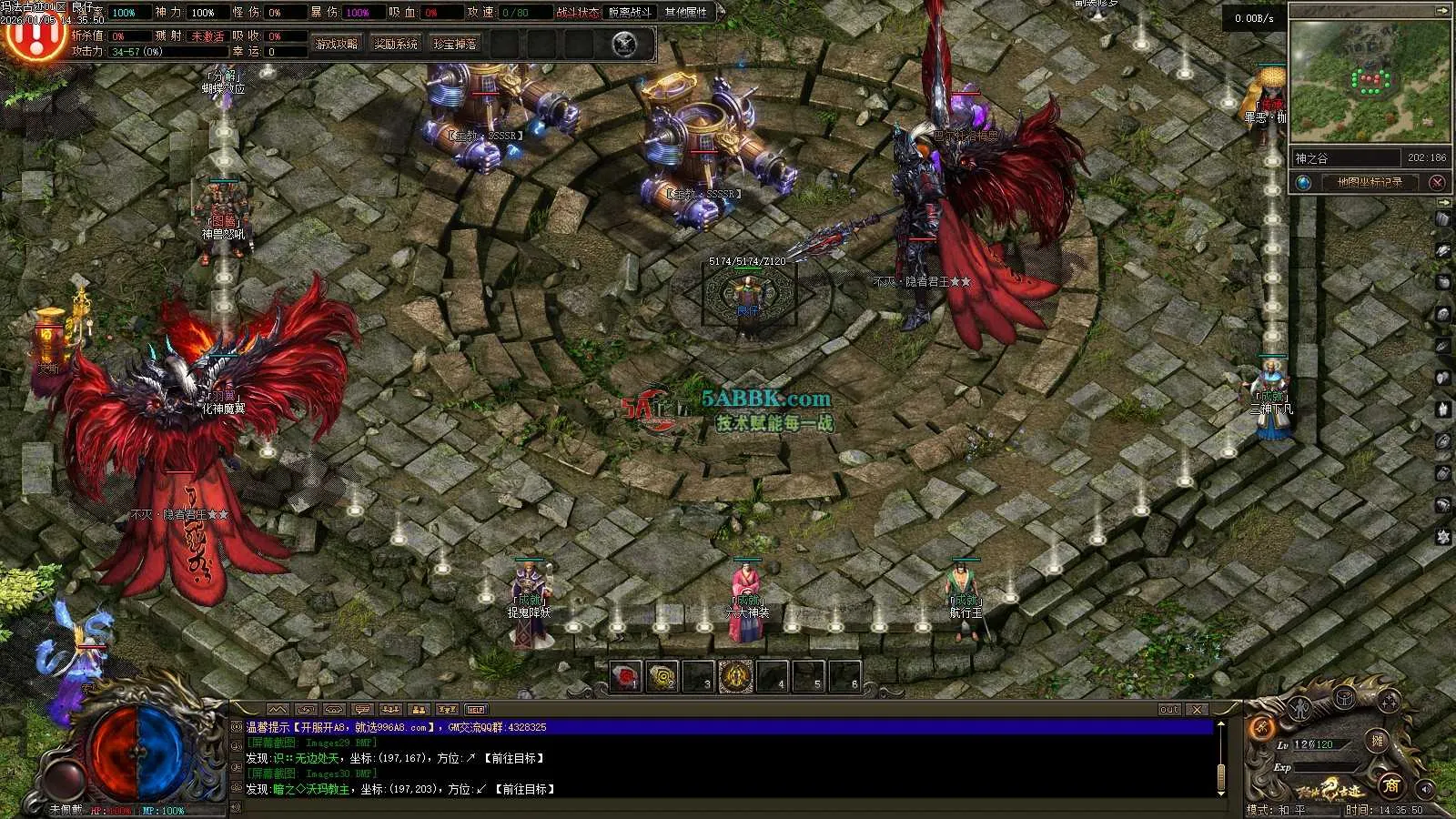Open the 商 shop button

coord(1391,784)
